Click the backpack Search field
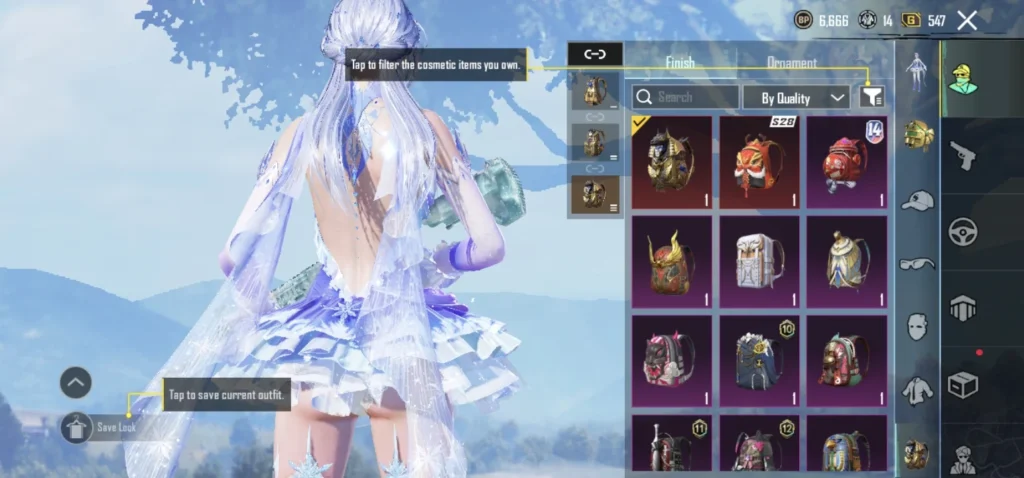 click(686, 97)
